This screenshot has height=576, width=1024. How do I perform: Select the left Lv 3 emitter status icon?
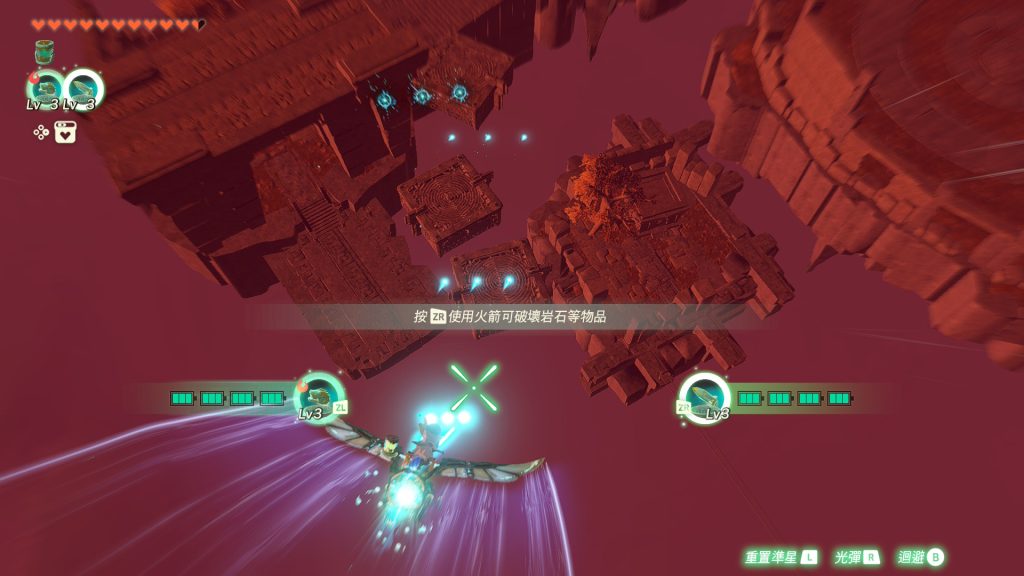point(45,88)
